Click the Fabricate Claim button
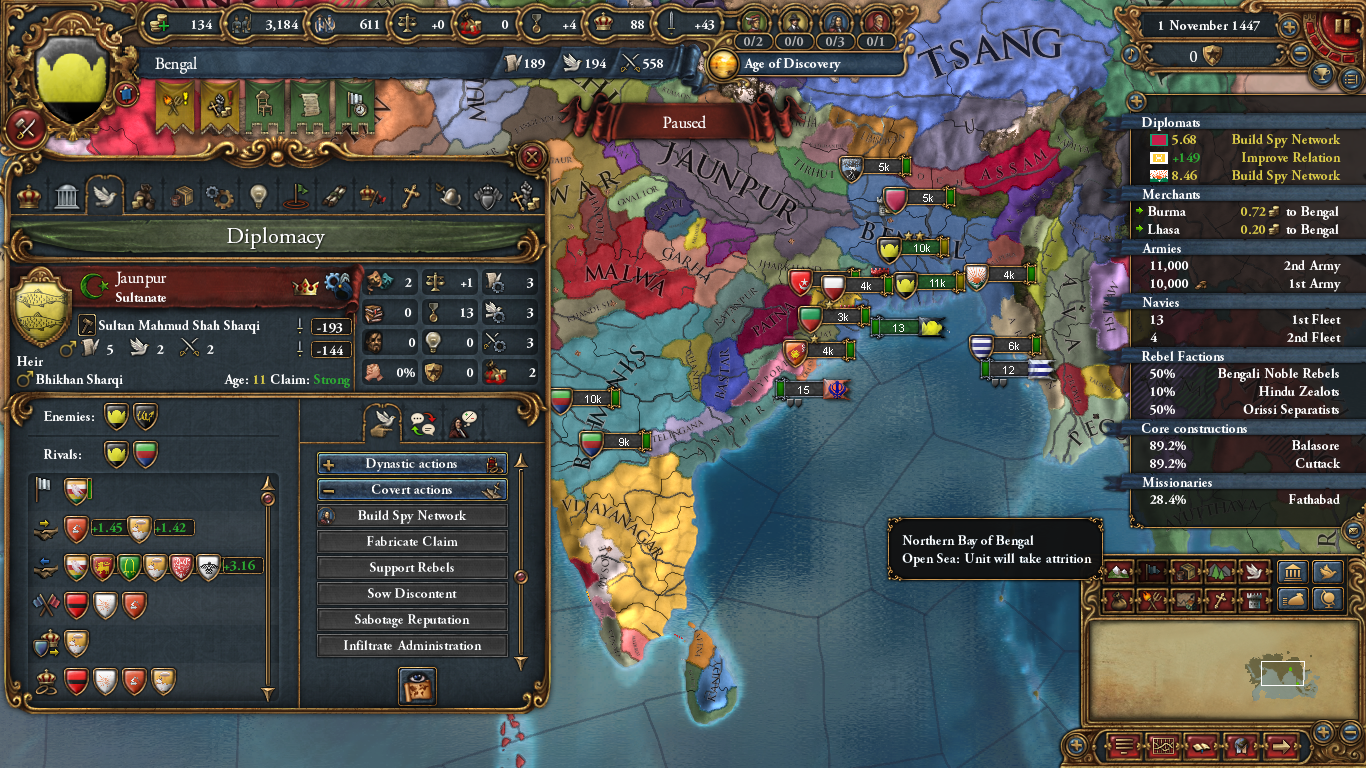 click(411, 541)
